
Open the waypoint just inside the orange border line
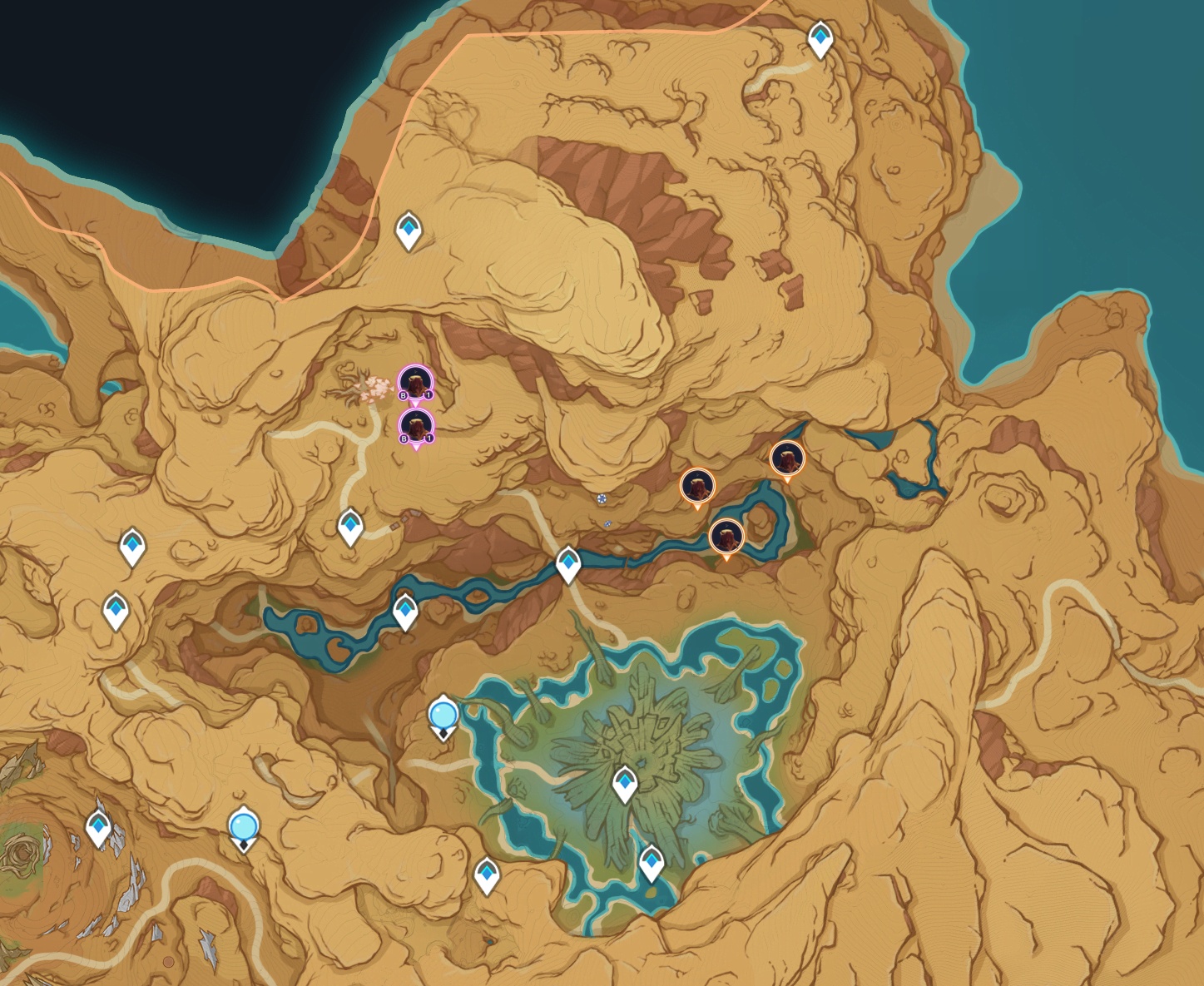[x=409, y=228]
